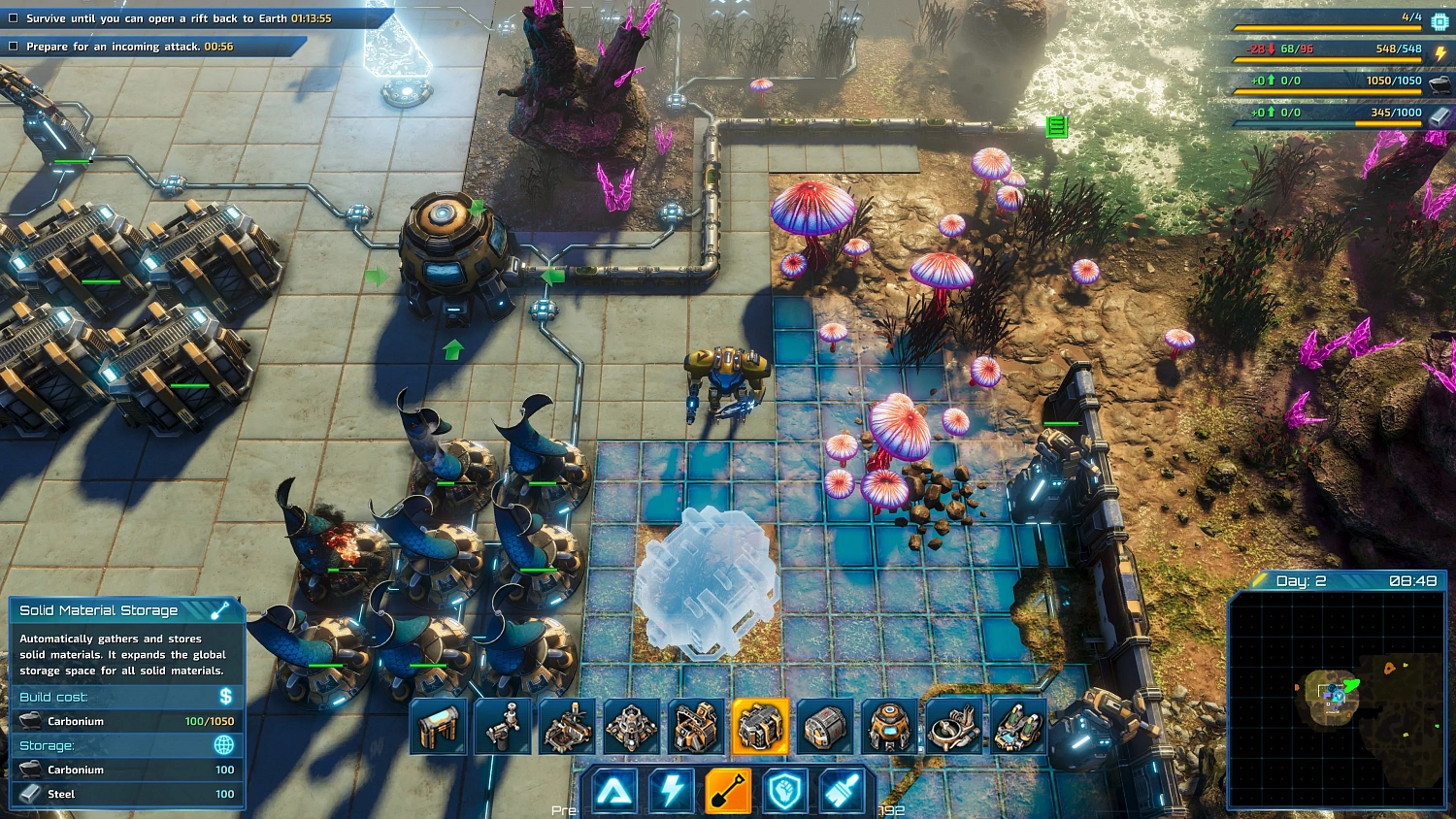Screen dimensions: 1456x819
Task: Click the dollar icon beside Build cost
Action: coord(225,696)
